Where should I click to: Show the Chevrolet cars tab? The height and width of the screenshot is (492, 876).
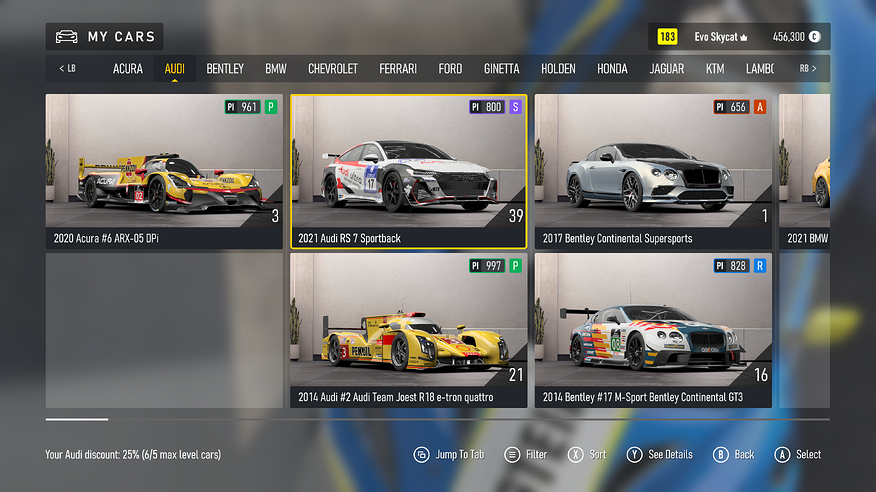[x=333, y=69]
